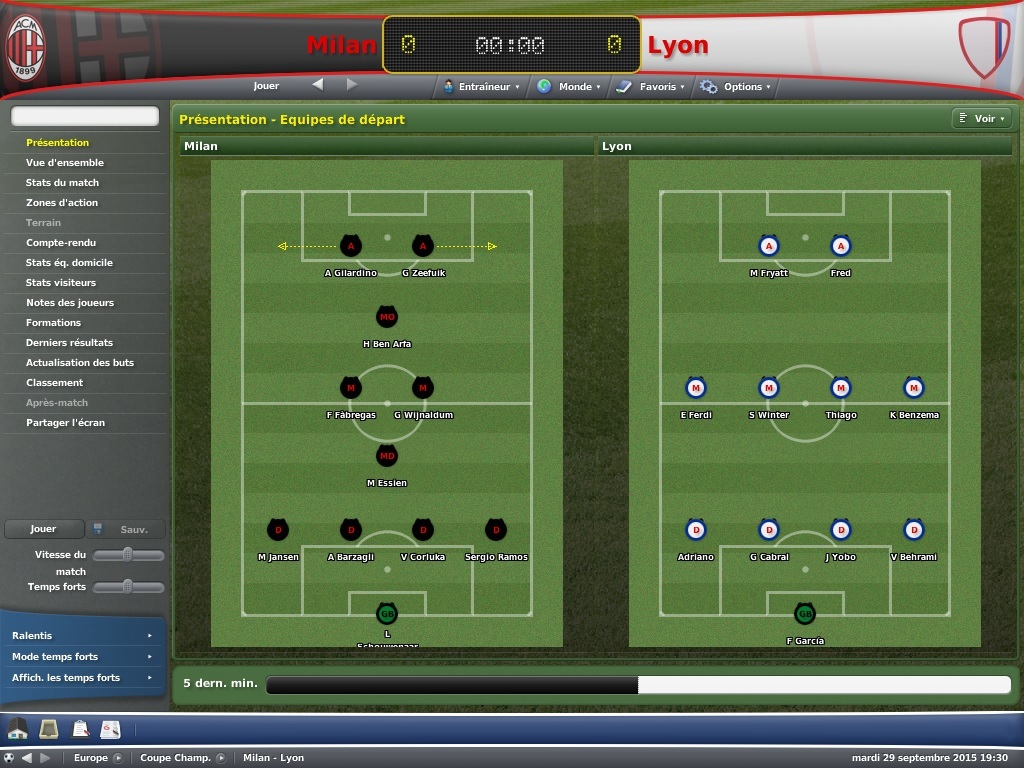Open the Classement table
1024x768 pixels.
[x=54, y=383]
